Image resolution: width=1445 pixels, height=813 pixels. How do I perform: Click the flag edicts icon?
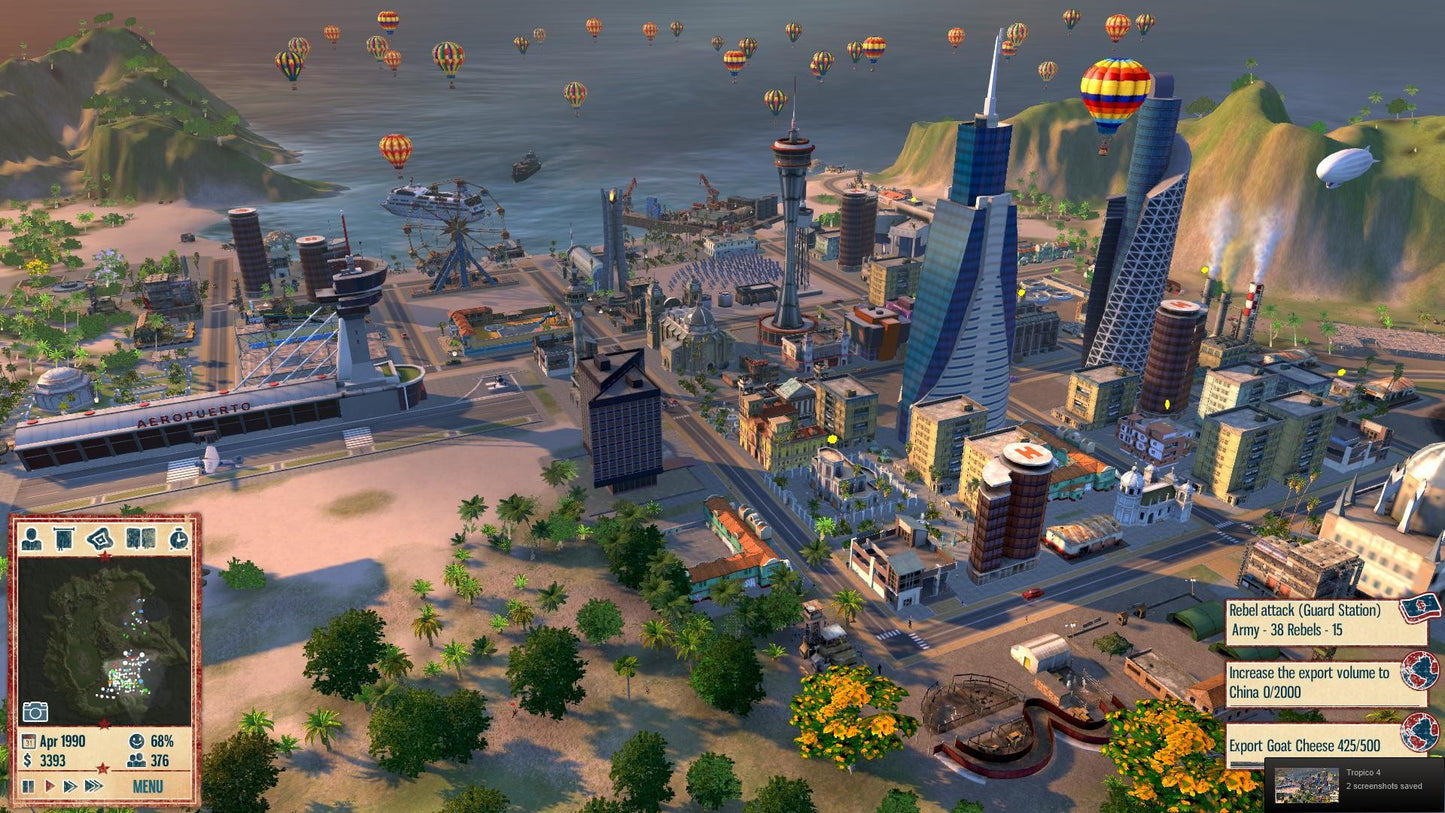62,538
